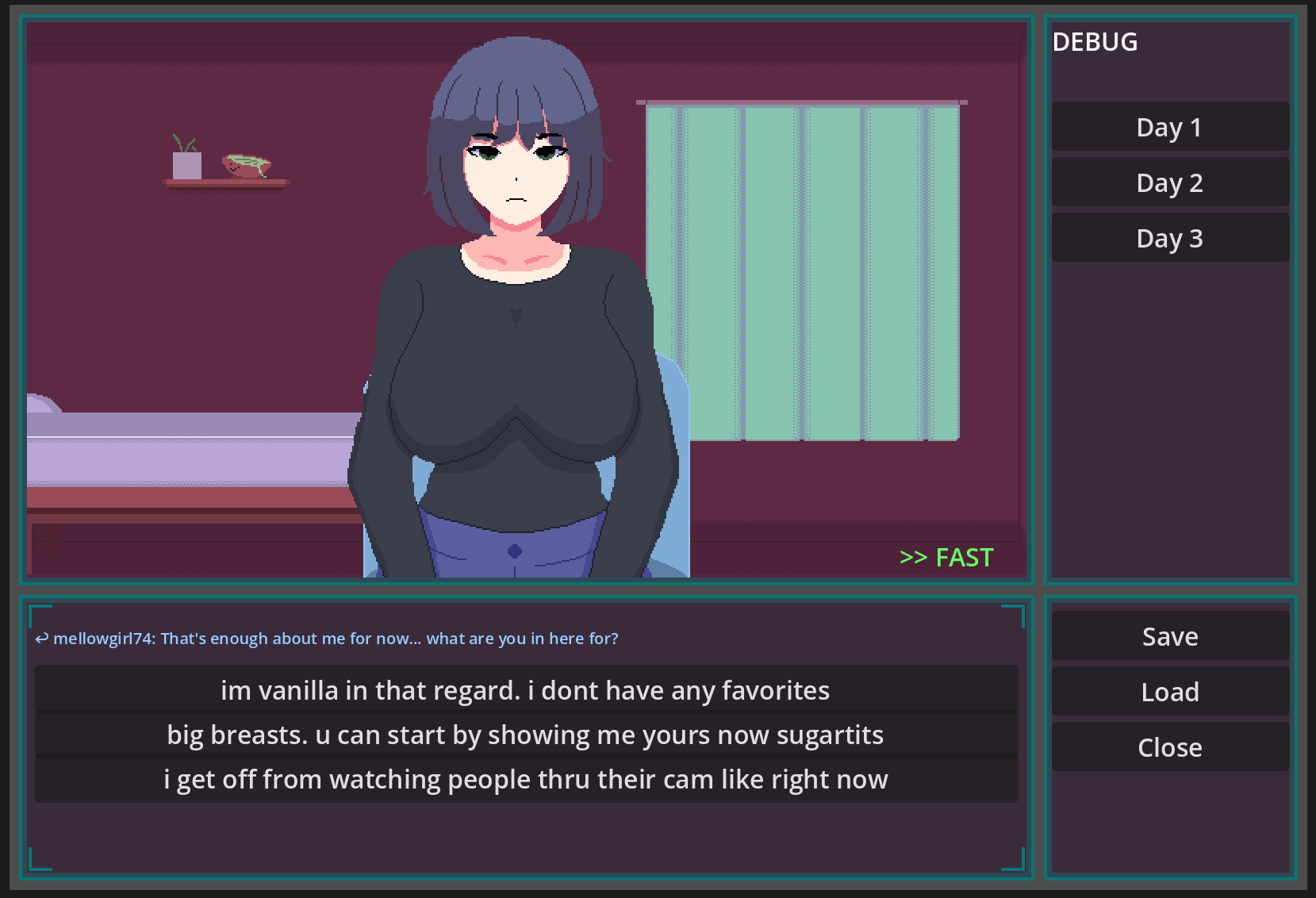1316x898 pixels.
Task: Go to Day 3 from debug list
Action: (x=1169, y=238)
